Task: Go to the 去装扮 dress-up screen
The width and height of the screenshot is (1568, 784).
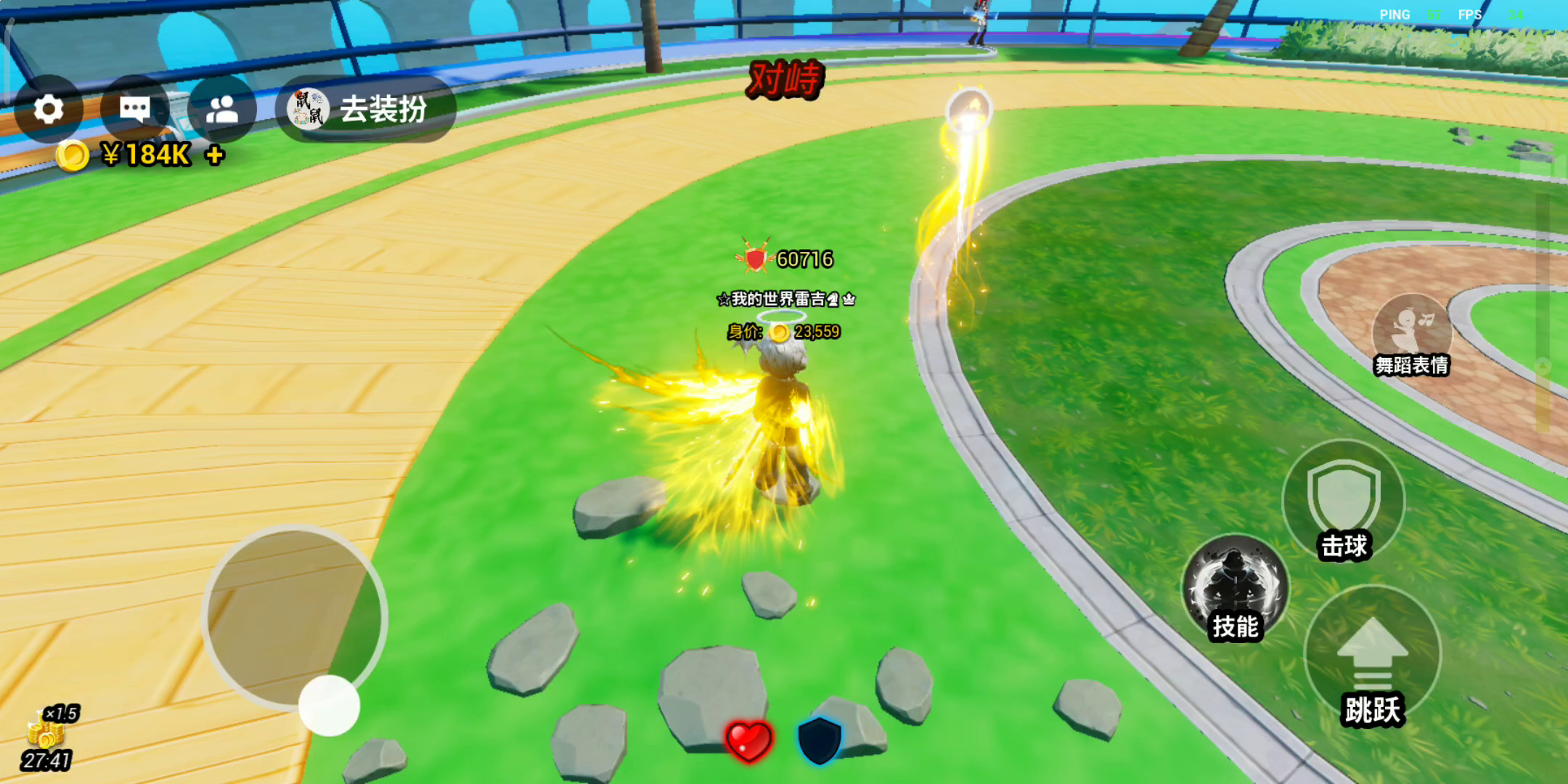Action: tap(366, 110)
